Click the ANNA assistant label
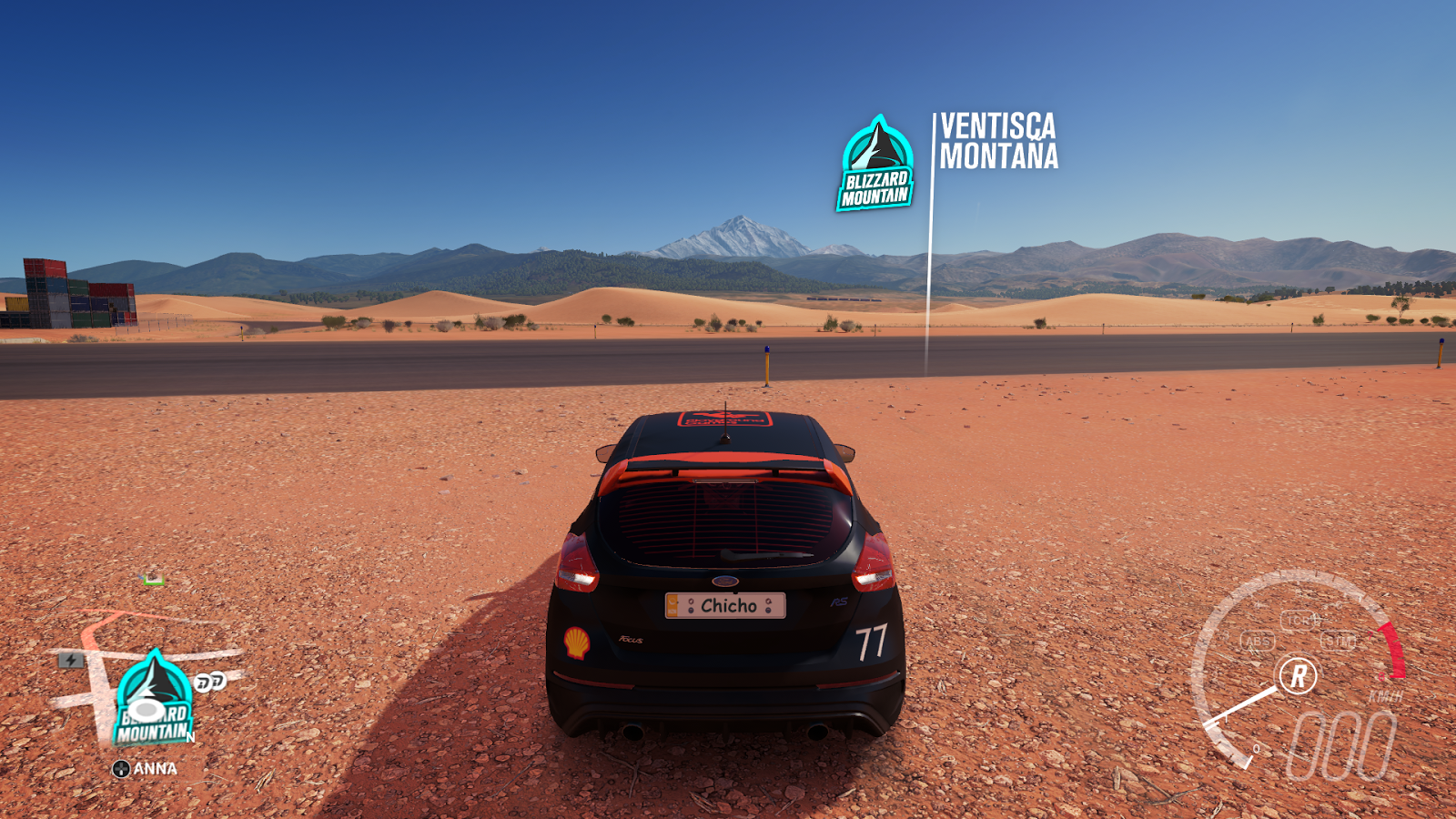The height and width of the screenshot is (819, 1456). pyautogui.click(x=155, y=768)
